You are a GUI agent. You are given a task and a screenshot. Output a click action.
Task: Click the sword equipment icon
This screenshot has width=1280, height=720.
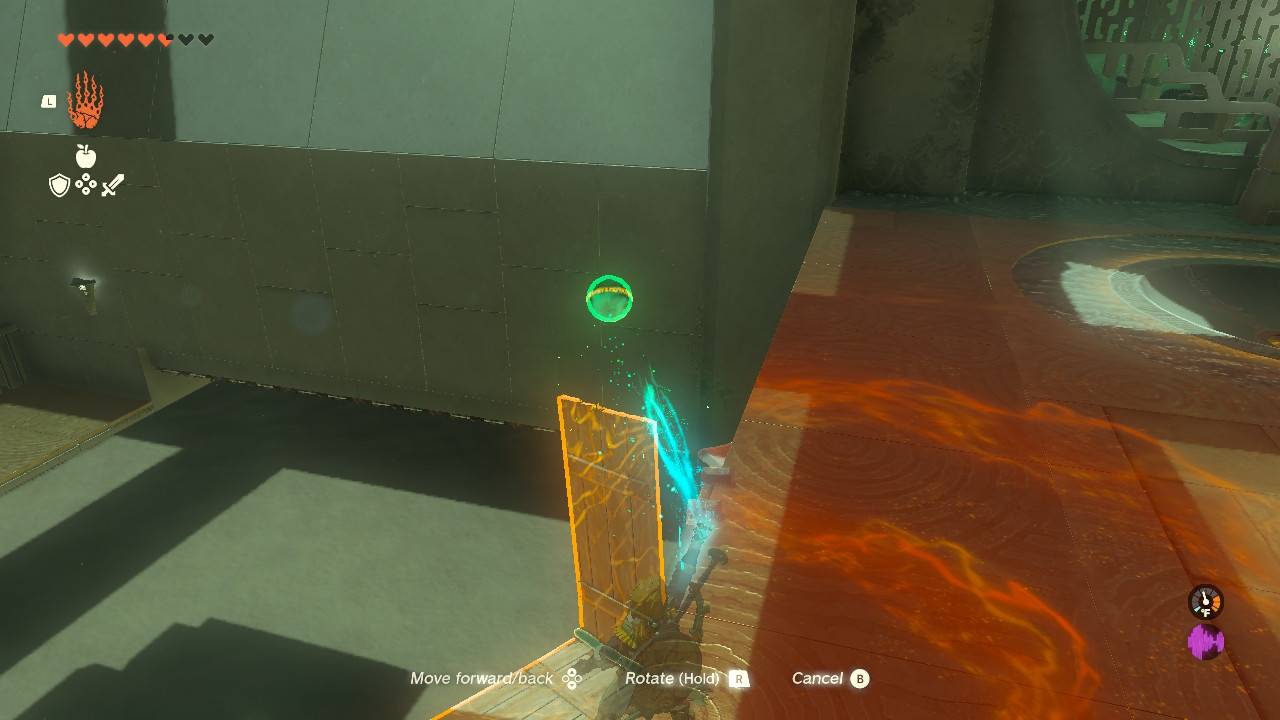click(112, 183)
